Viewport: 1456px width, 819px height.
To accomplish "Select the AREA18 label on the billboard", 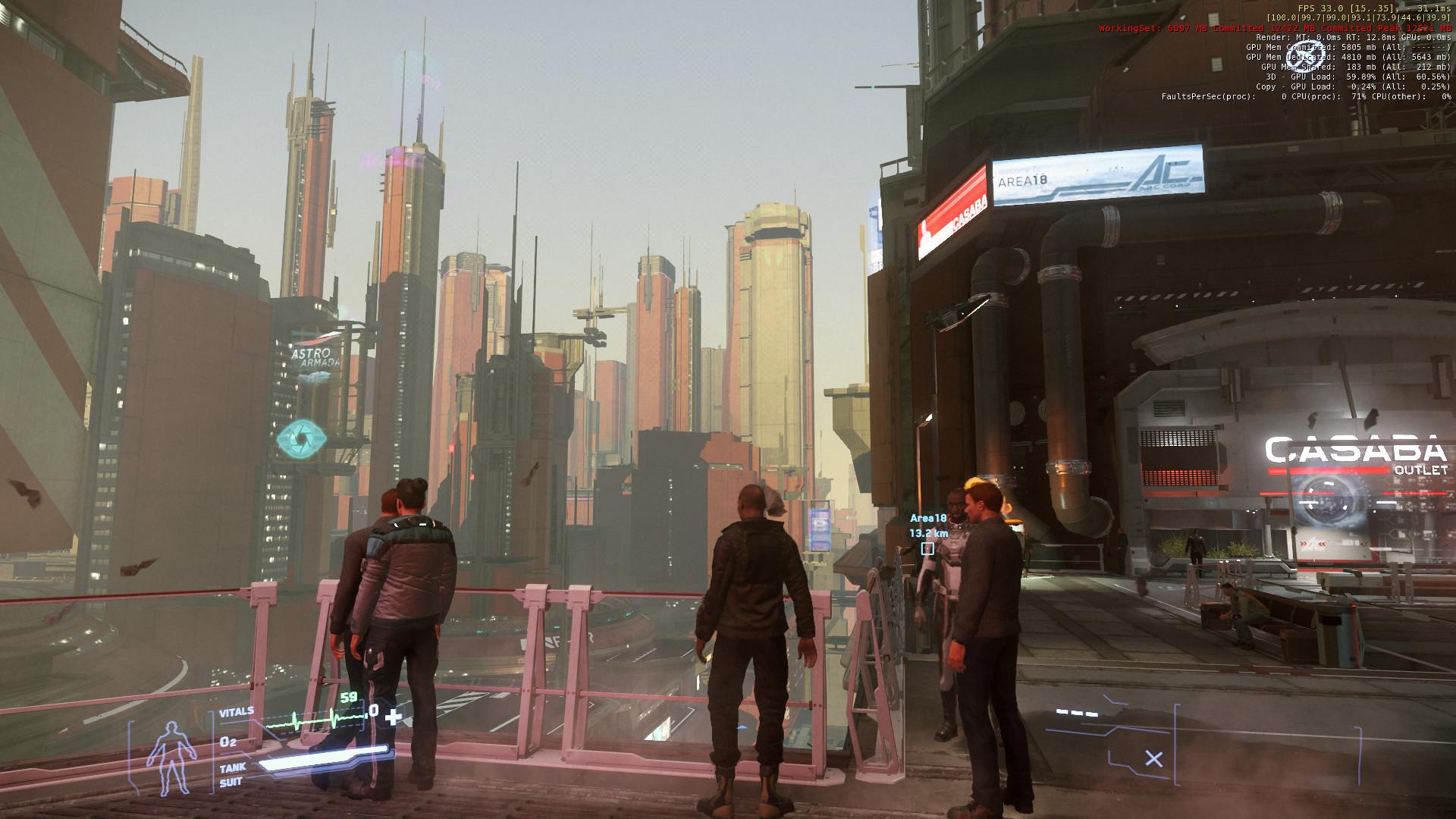I will 1023,179.
